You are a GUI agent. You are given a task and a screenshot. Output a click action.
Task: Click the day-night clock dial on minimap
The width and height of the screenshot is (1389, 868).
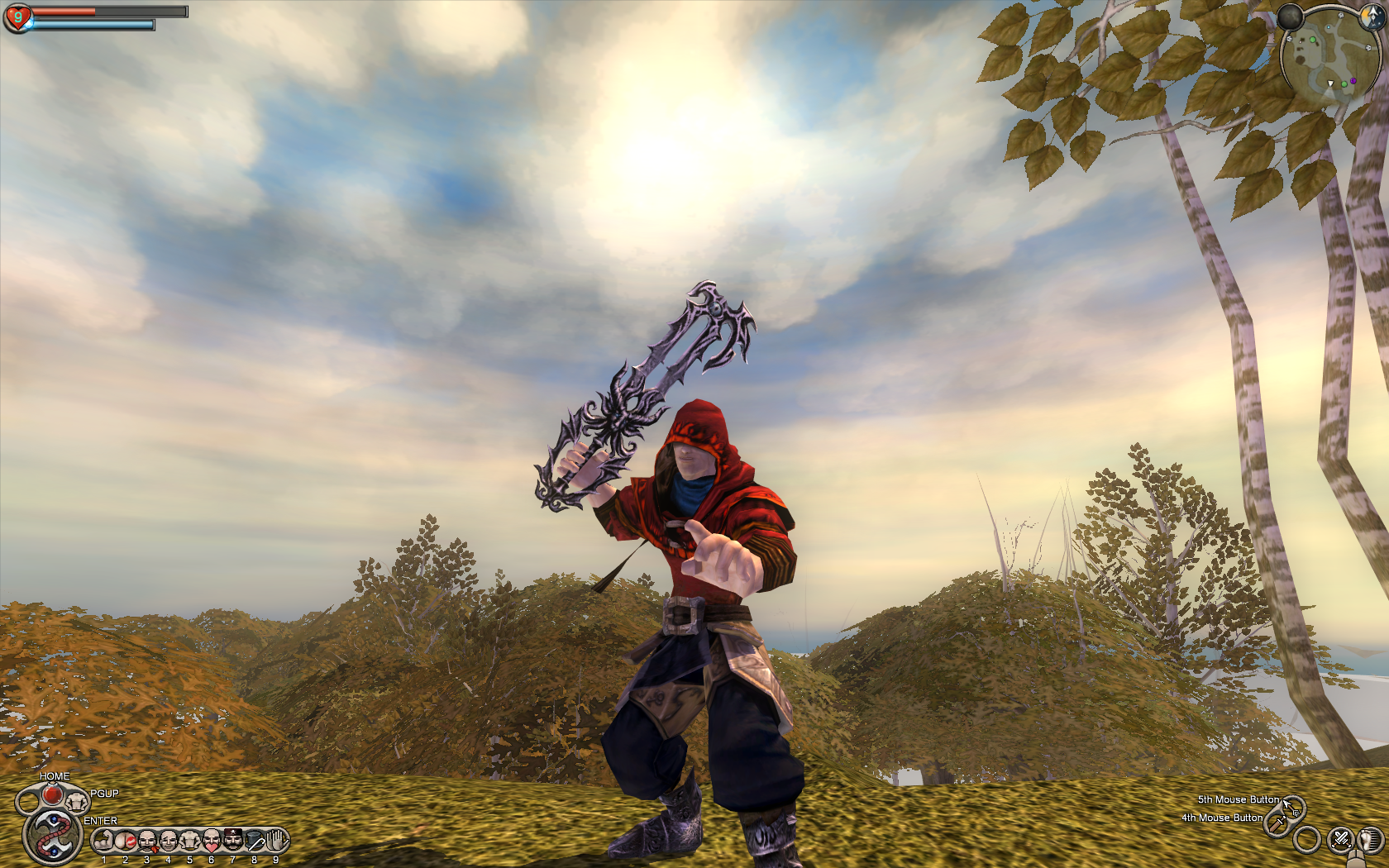(1373, 17)
